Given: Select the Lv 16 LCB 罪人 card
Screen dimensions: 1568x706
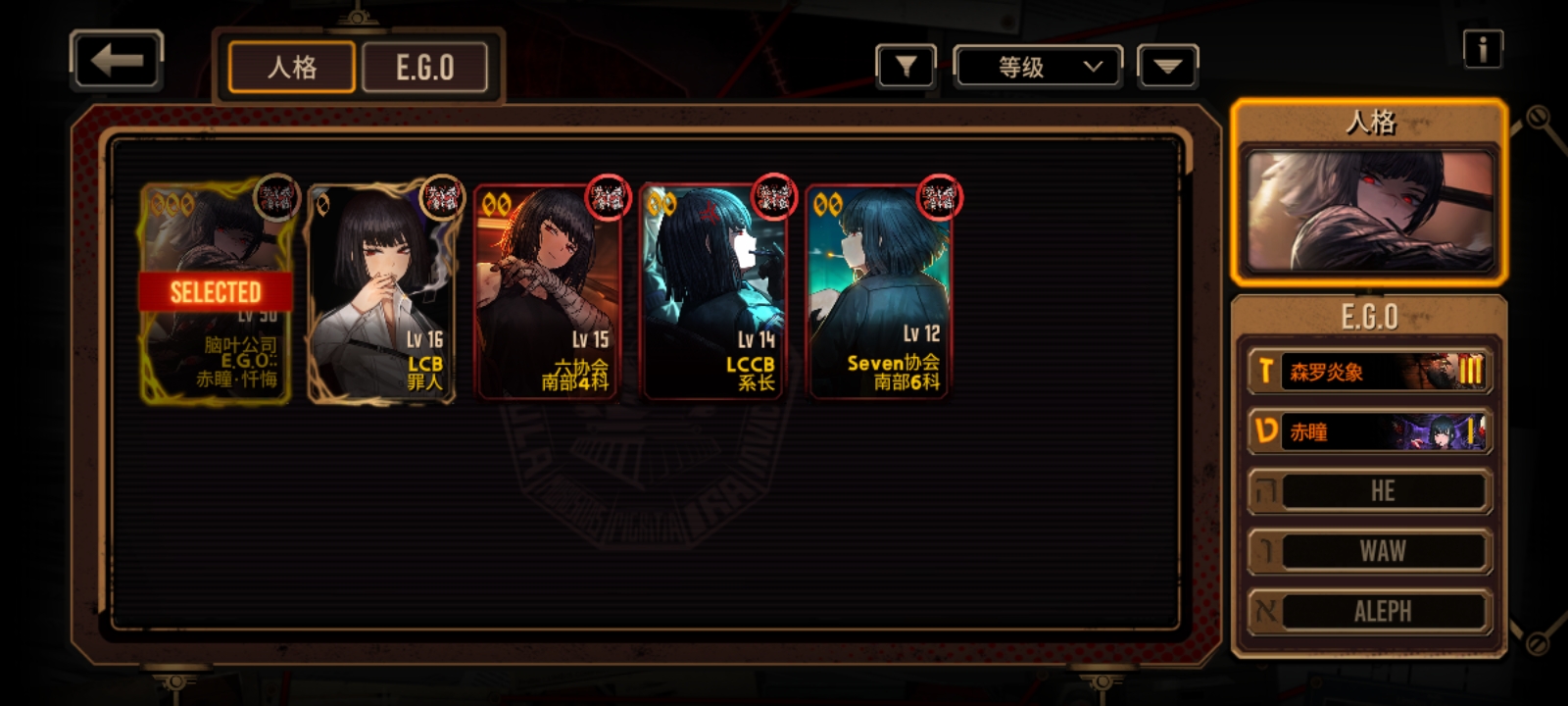Looking at the screenshot, I should click(x=382, y=292).
